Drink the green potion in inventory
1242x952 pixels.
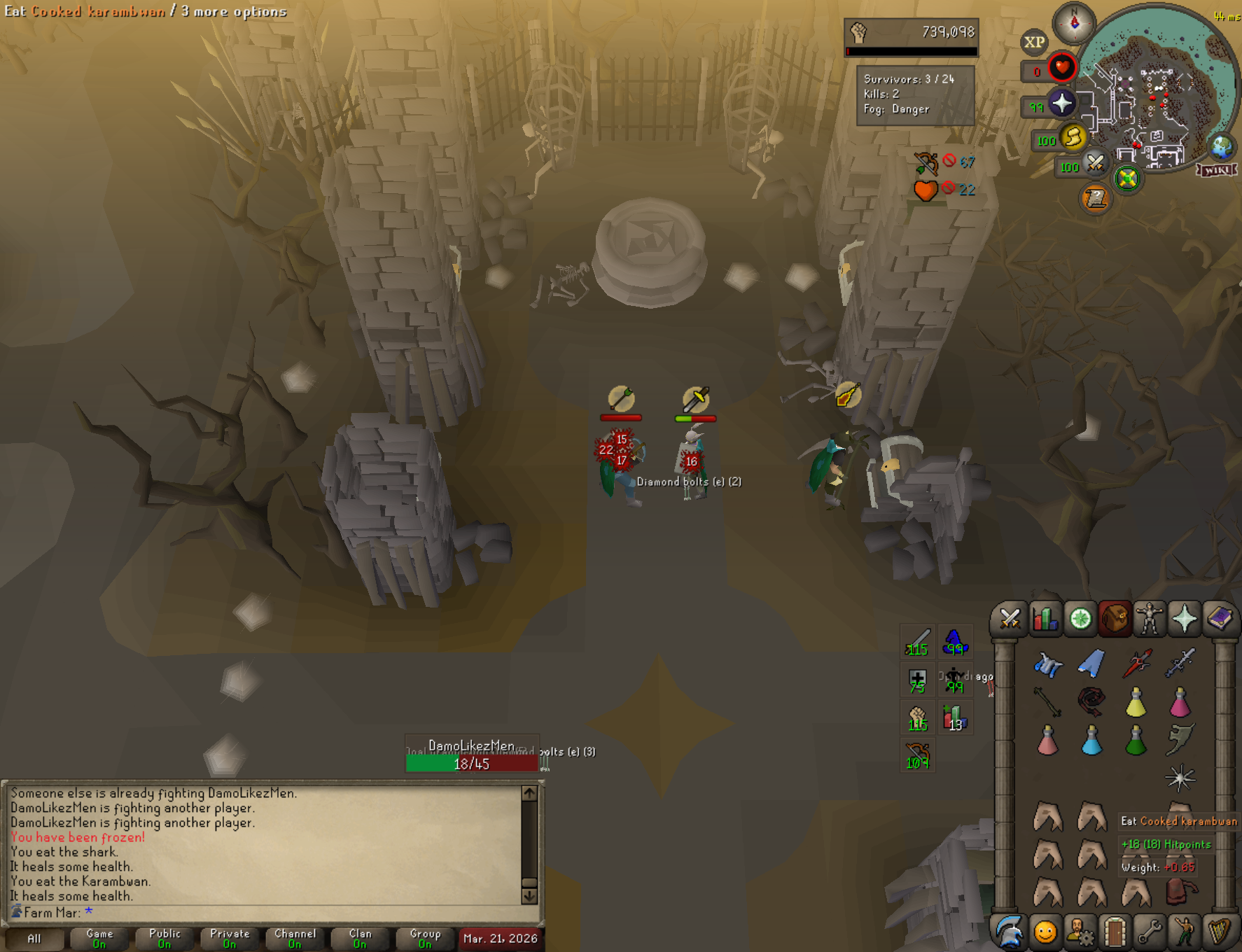(x=1136, y=741)
